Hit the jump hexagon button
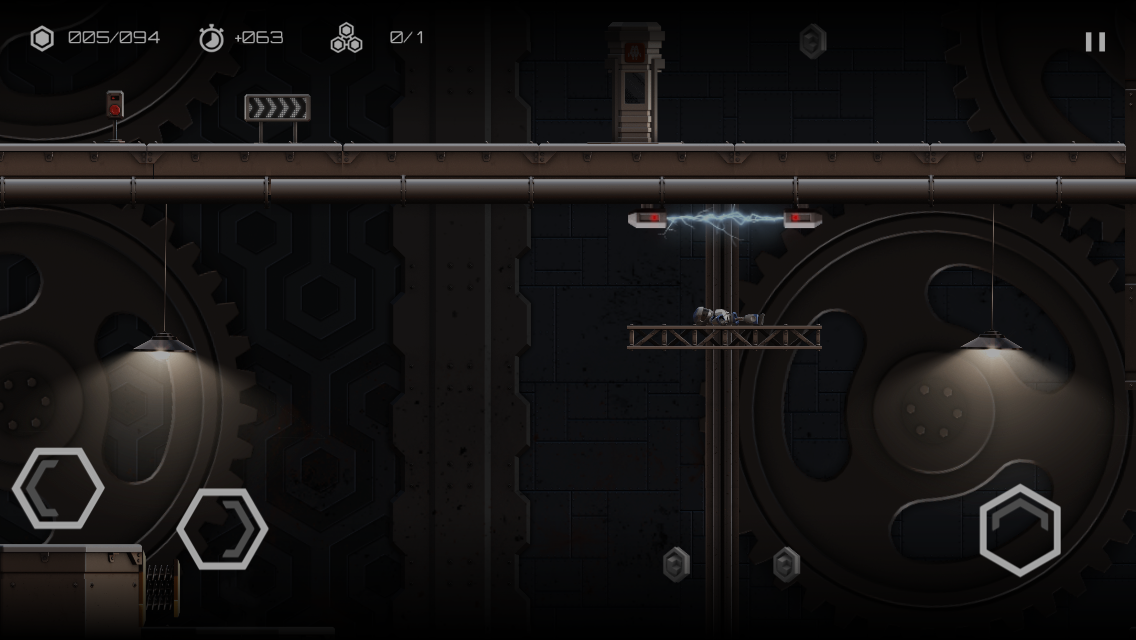The height and width of the screenshot is (640, 1136). (1019, 530)
